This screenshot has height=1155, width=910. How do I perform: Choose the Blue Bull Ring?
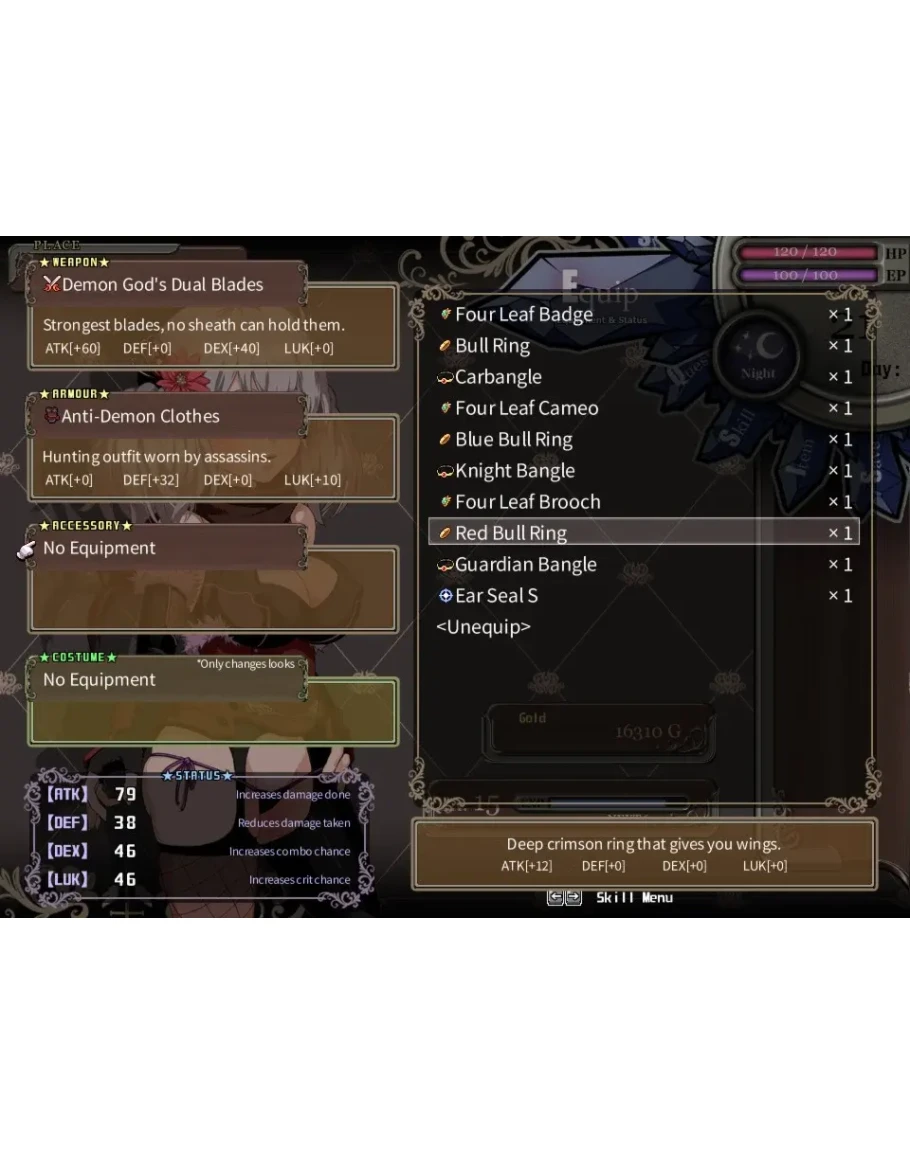(x=513, y=440)
